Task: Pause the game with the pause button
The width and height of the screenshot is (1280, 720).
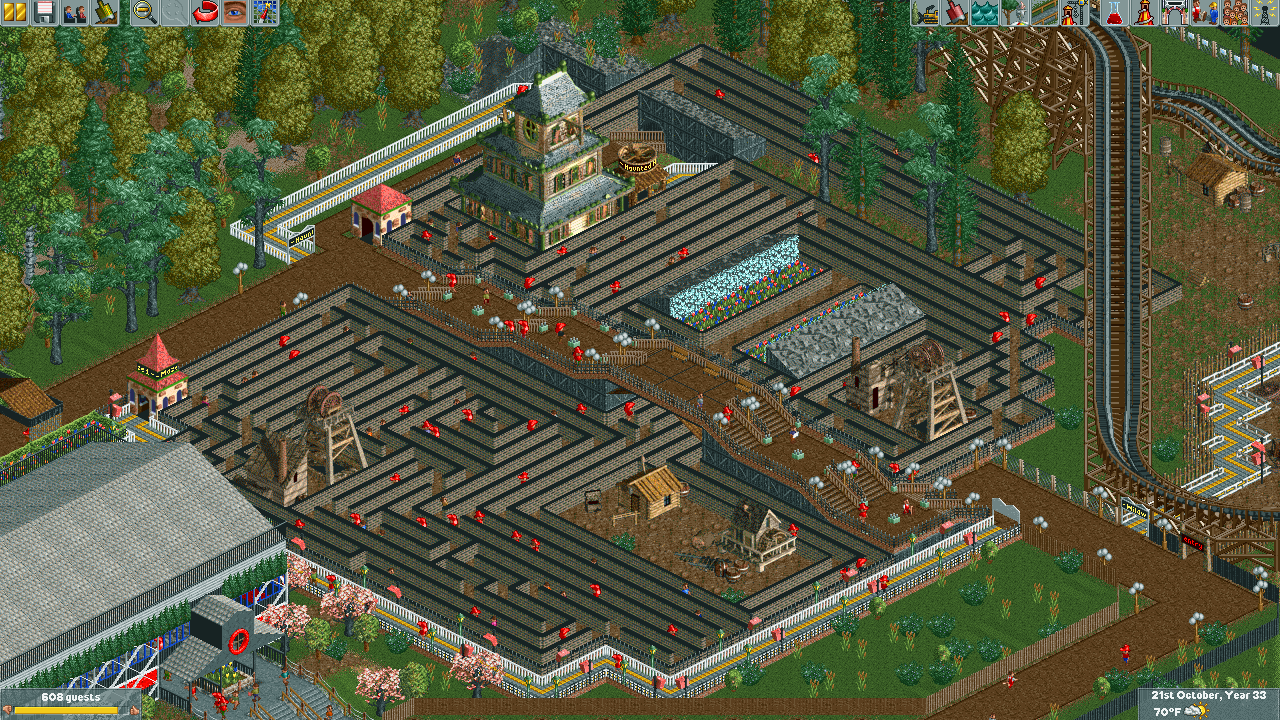Action: click(15, 12)
